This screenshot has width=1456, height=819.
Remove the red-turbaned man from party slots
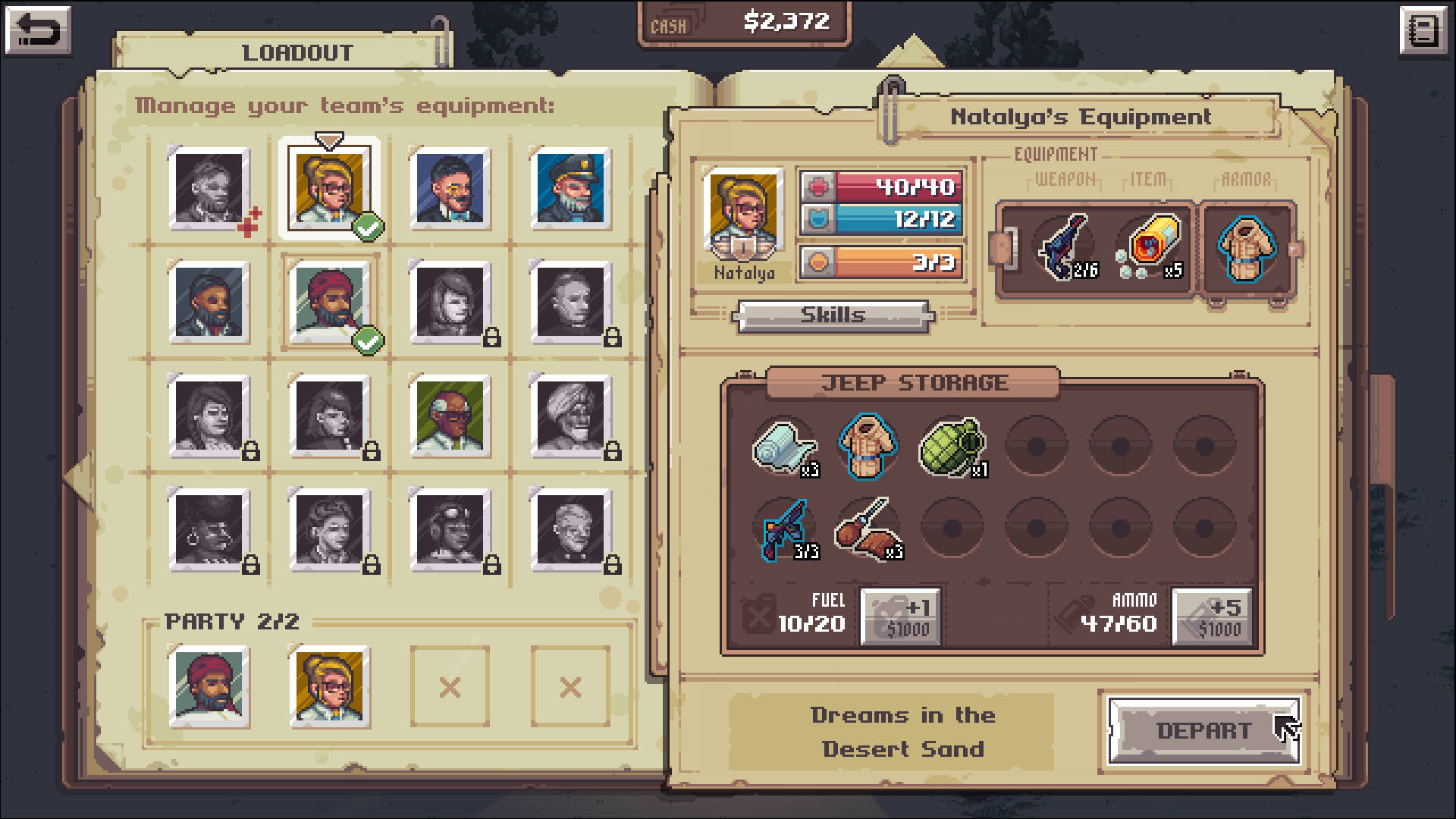click(209, 686)
